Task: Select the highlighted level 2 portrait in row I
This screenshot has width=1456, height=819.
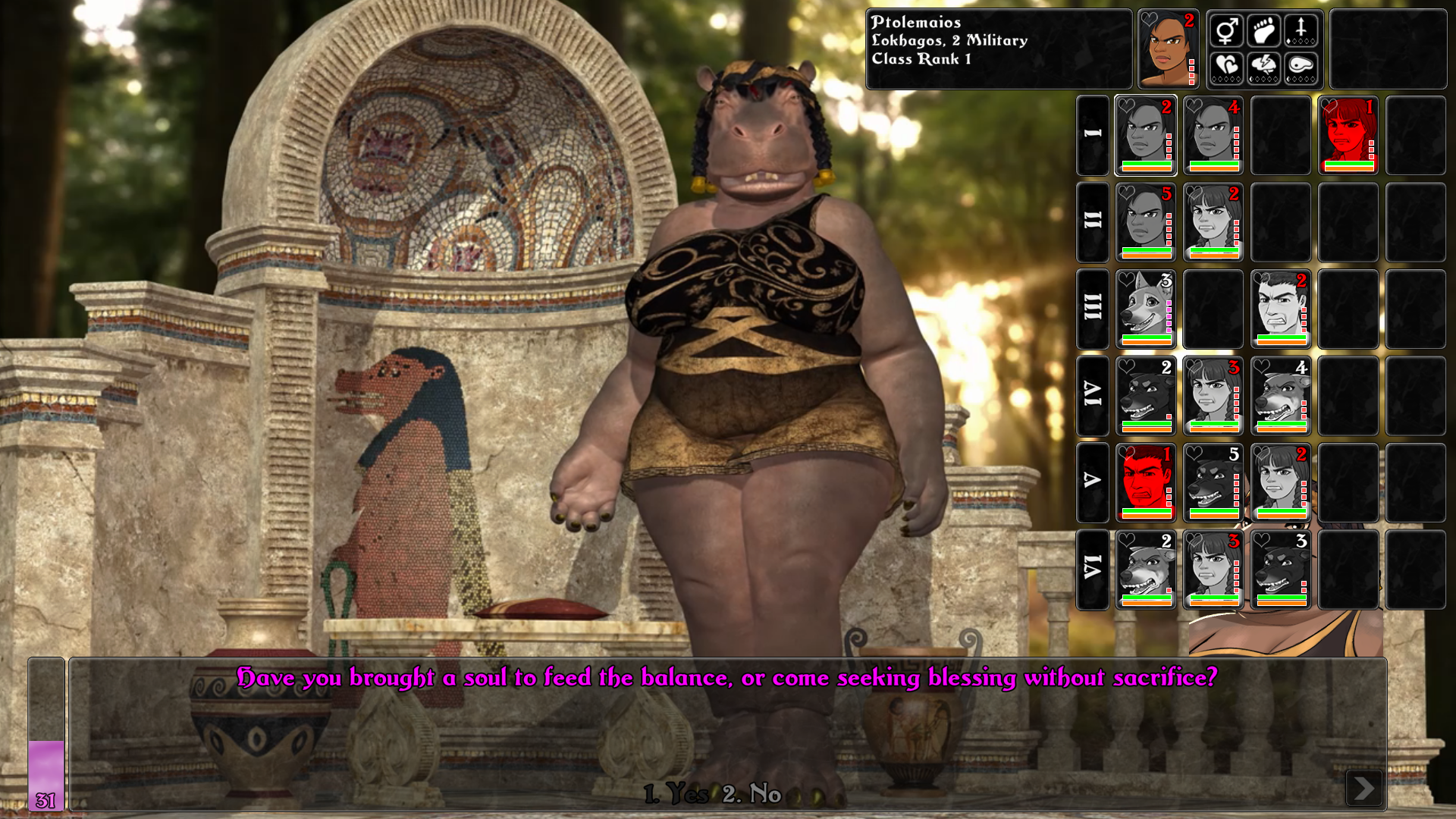Action: [x=1146, y=136]
